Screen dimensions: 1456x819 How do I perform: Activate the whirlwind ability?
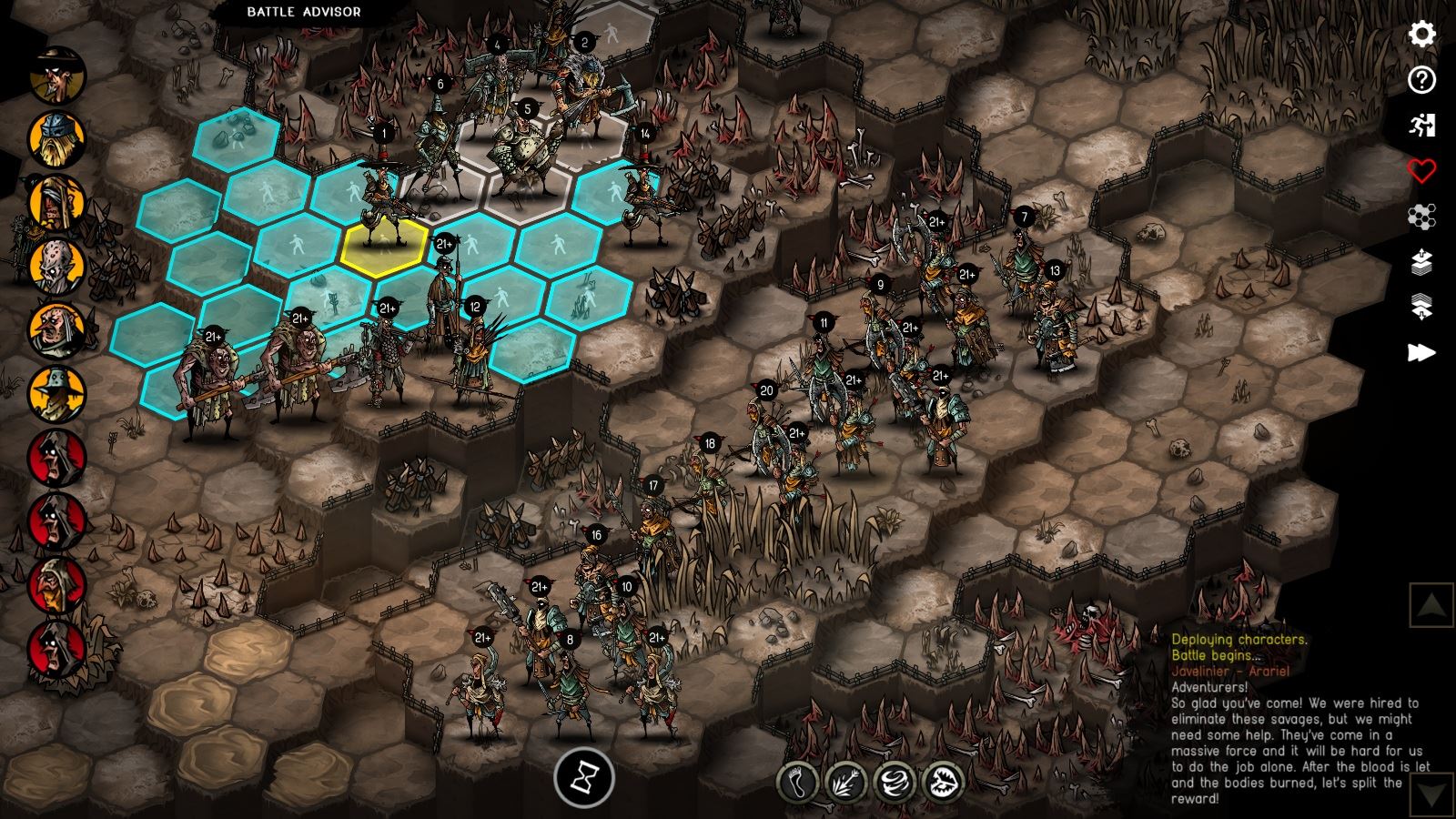(x=894, y=782)
